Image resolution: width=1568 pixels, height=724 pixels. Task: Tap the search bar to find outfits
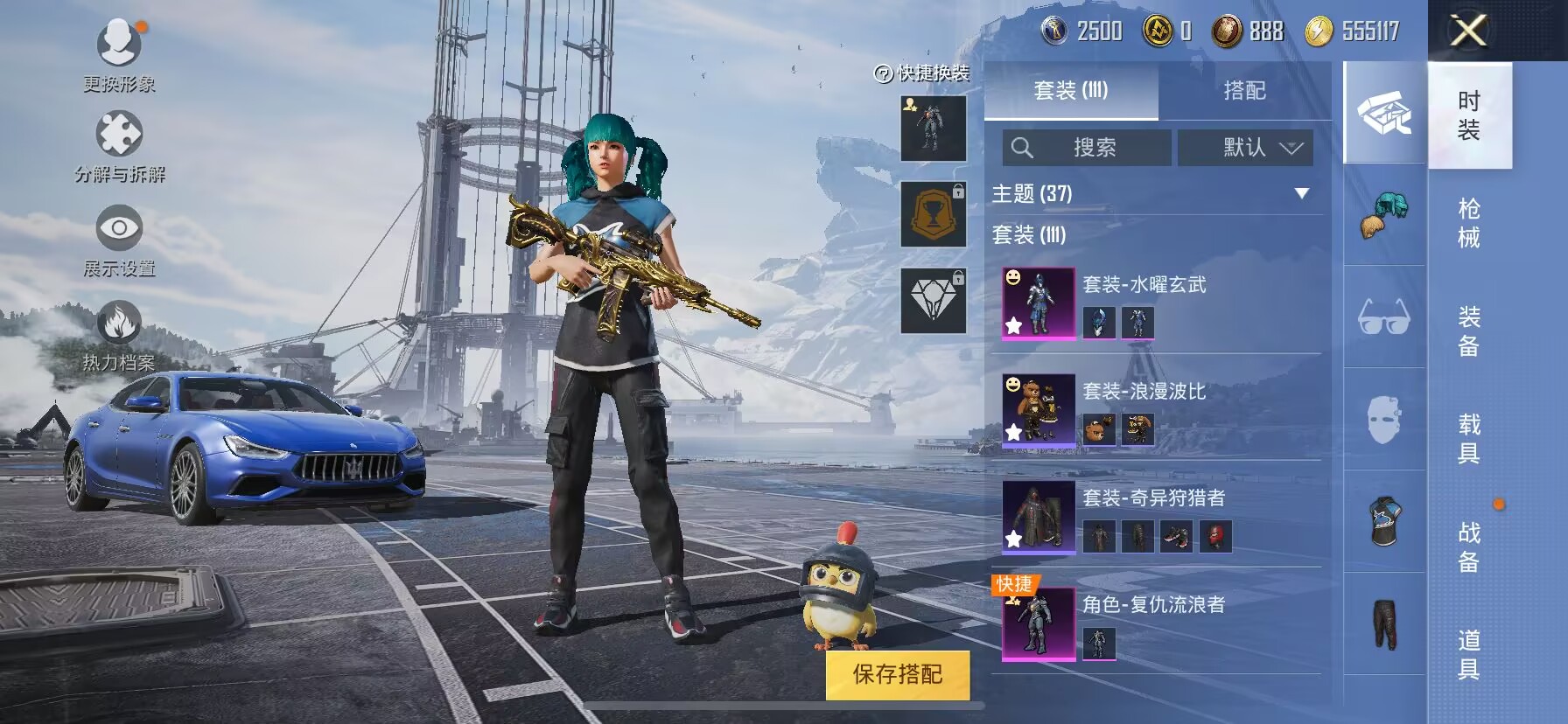tap(1085, 147)
